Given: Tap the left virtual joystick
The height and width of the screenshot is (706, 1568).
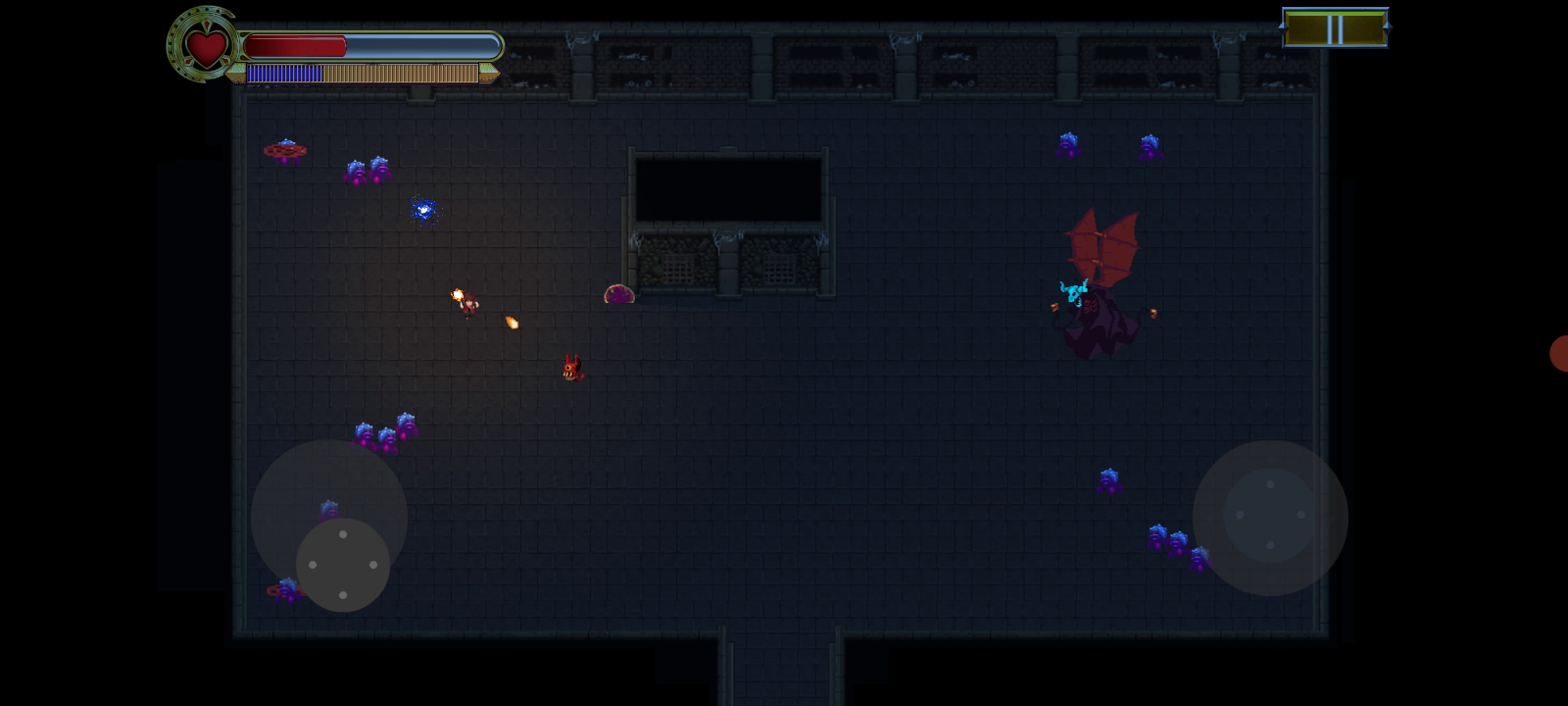Looking at the screenshot, I should 343,564.
